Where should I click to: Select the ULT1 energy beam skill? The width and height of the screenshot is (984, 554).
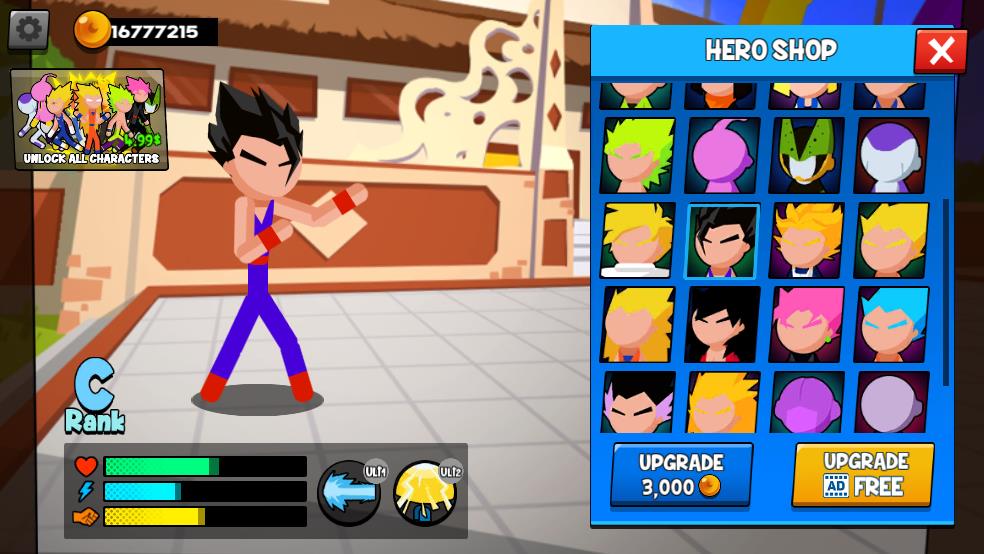tap(349, 493)
